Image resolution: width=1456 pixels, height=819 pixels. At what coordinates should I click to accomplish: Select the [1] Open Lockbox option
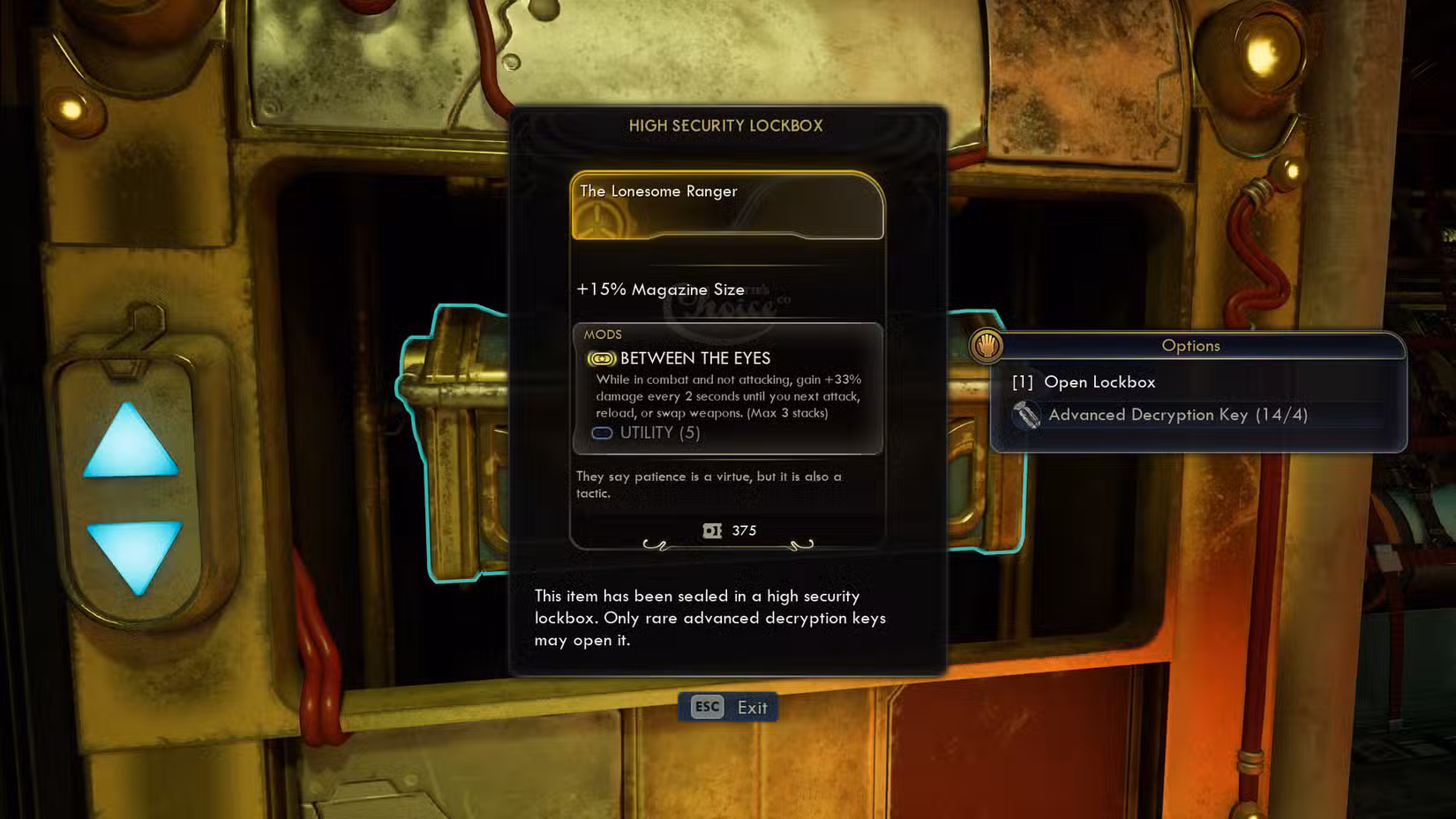(x=1101, y=382)
